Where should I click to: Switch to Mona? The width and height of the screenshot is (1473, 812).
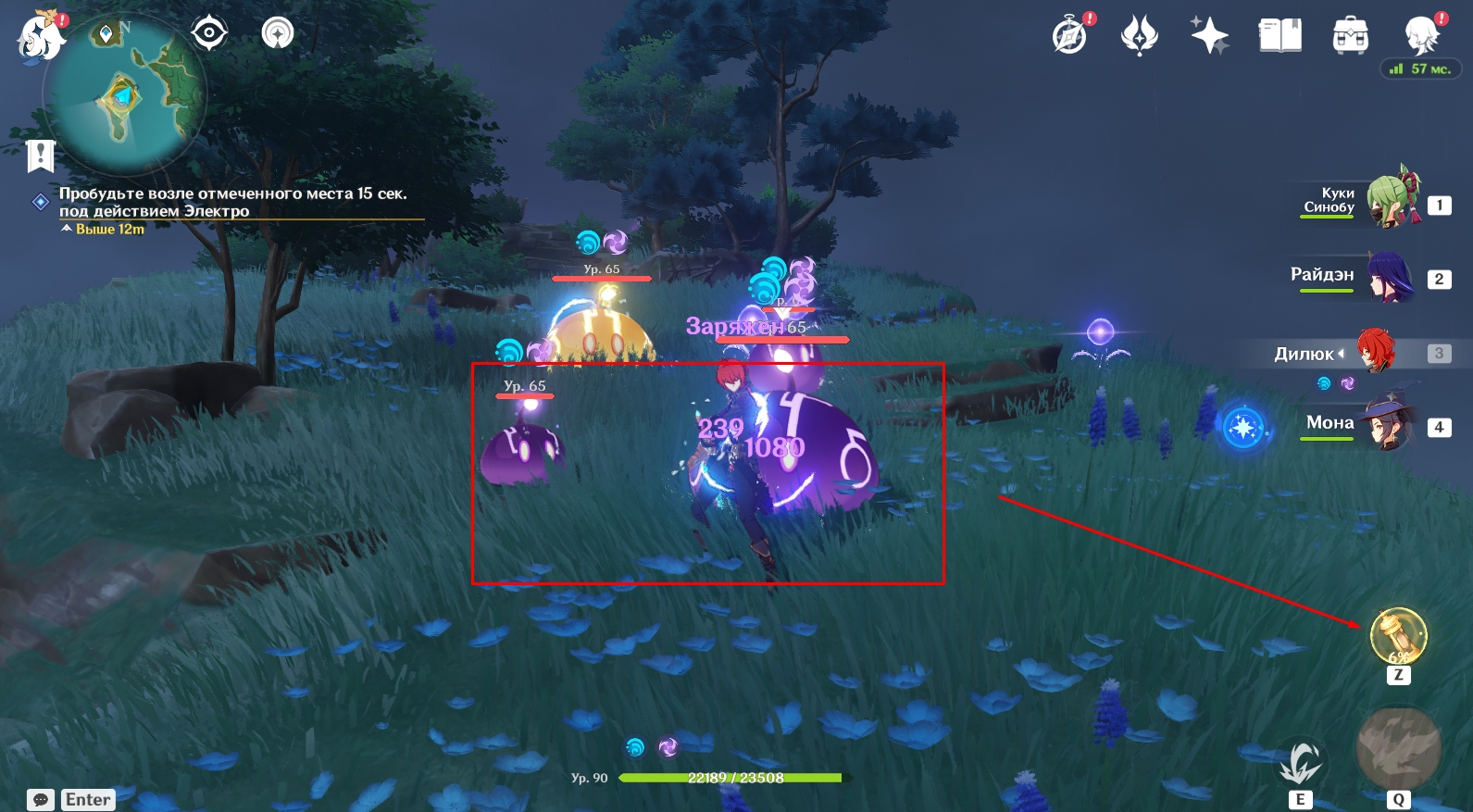[x=1387, y=425]
